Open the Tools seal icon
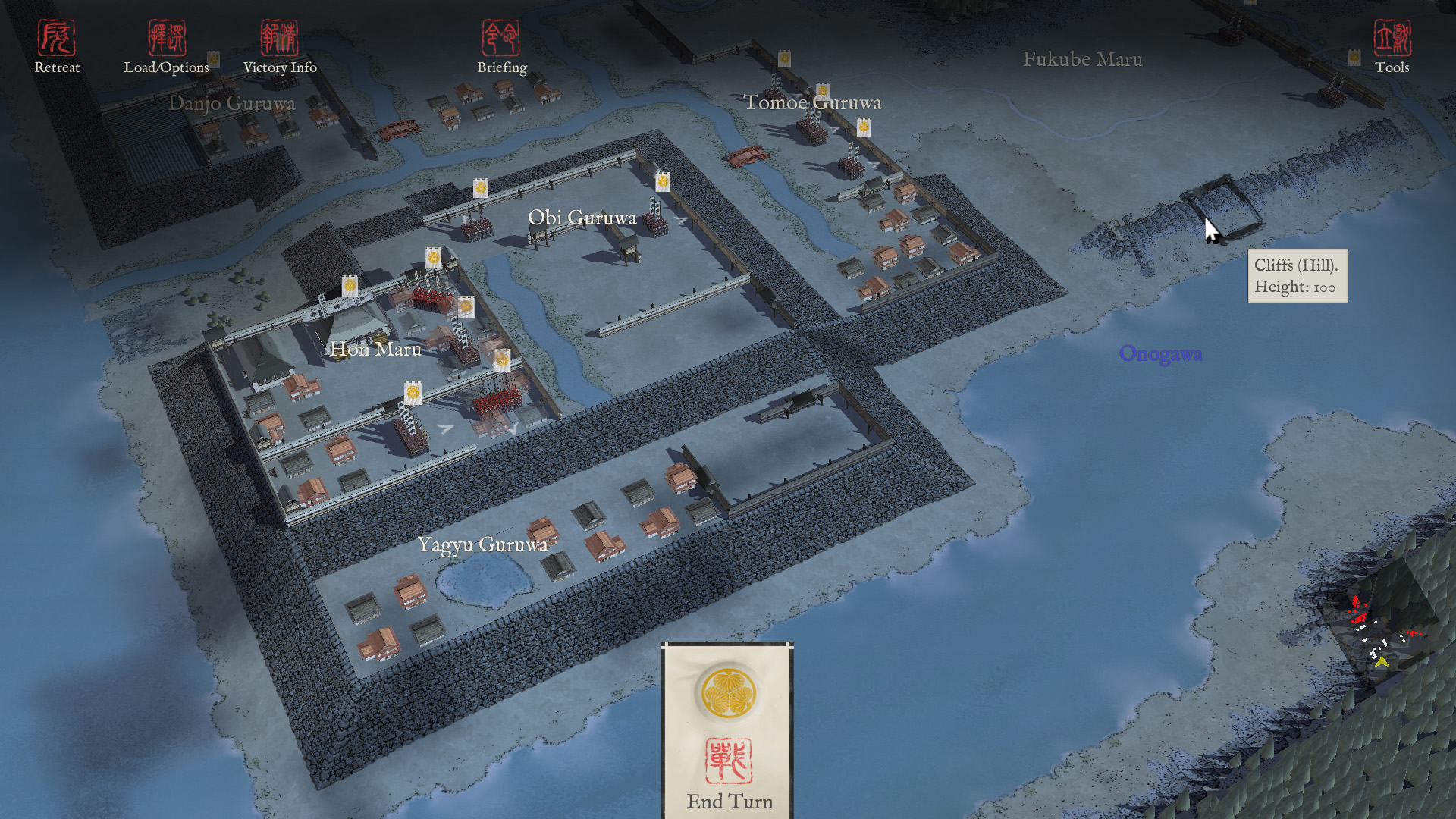 coord(1393,36)
